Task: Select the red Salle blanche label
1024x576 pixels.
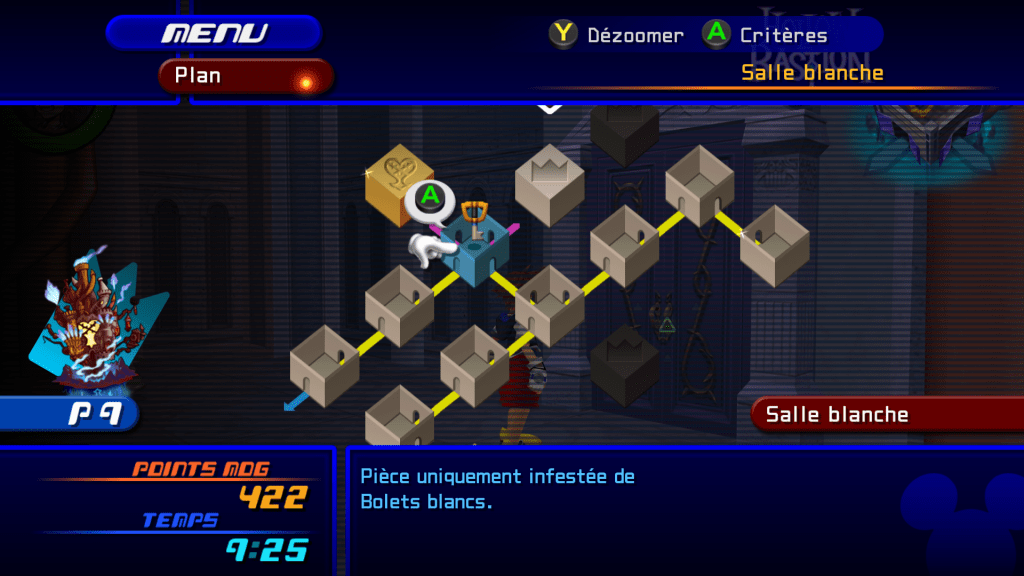Action: point(886,414)
